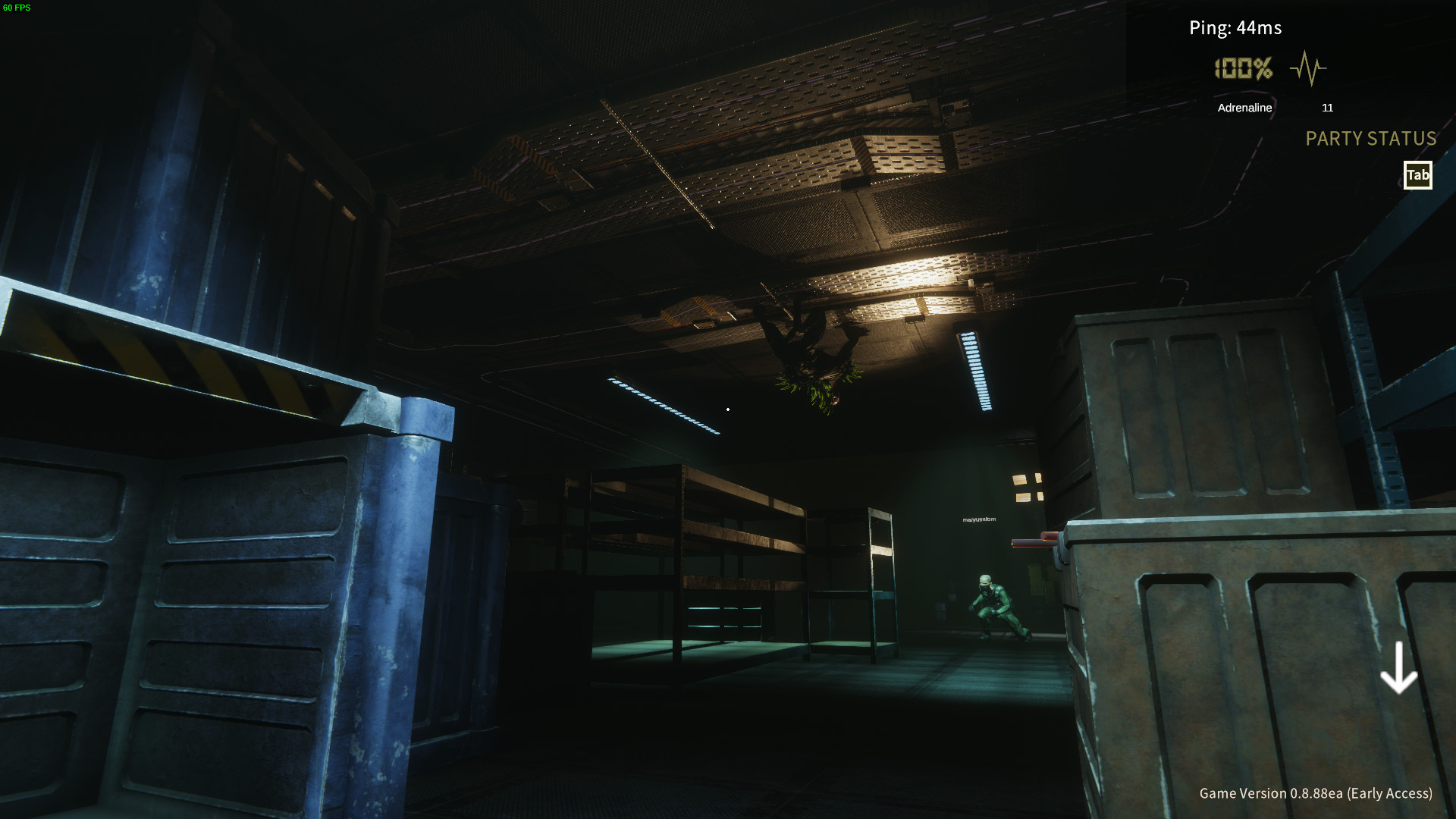This screenshot has height=819, width=1456.
Task: Click the mavyusatom player nametag
Action: tap(979, 521)
